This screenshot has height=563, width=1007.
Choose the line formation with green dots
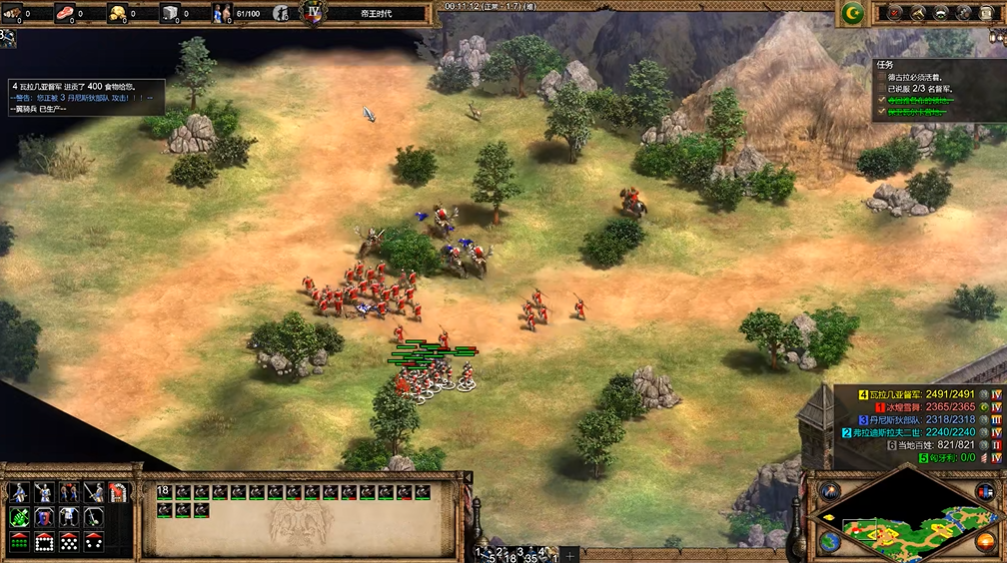coord(19,542)
